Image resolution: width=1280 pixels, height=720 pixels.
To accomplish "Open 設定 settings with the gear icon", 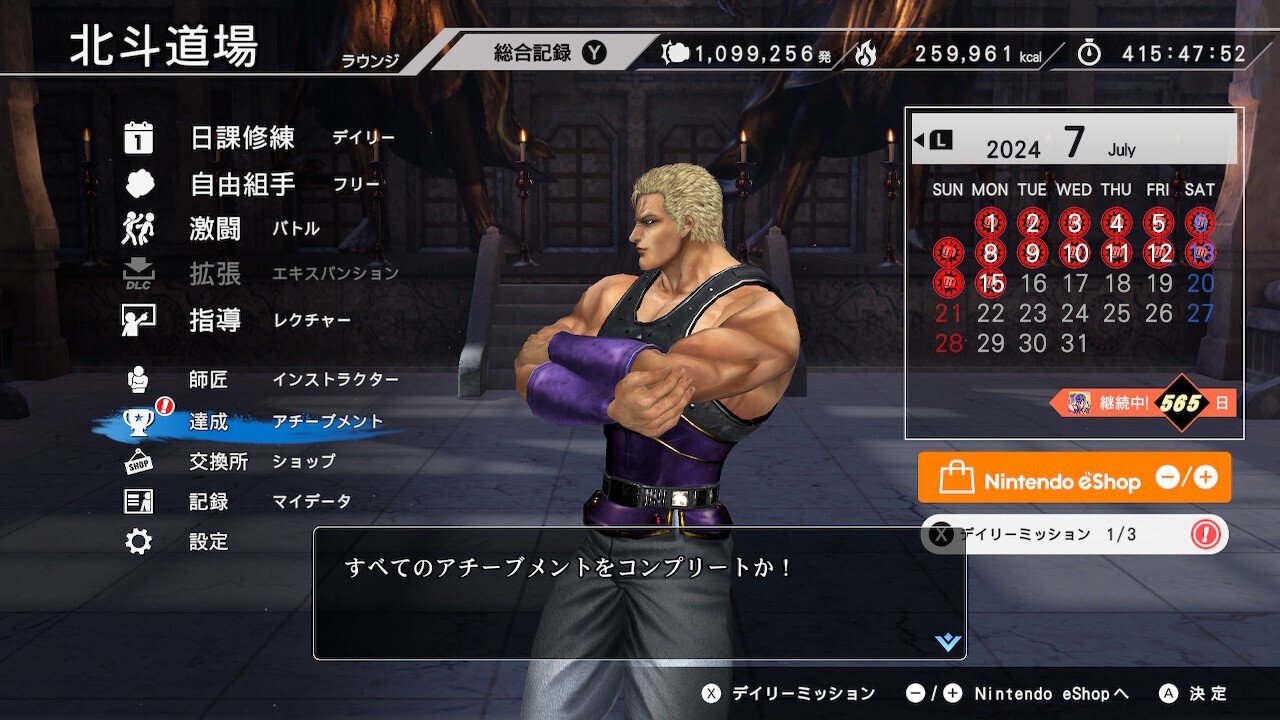I will click(x=141, y=543).
